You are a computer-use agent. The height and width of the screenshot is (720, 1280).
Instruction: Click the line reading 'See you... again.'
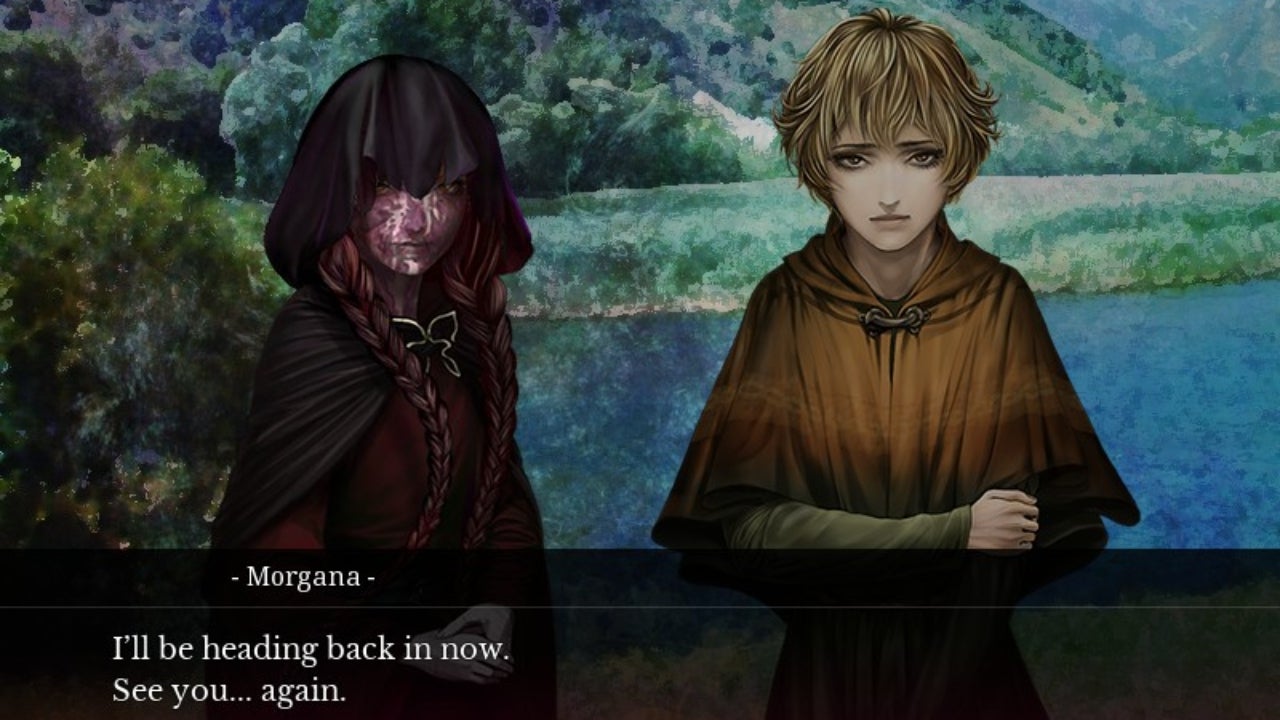(230, 689)
